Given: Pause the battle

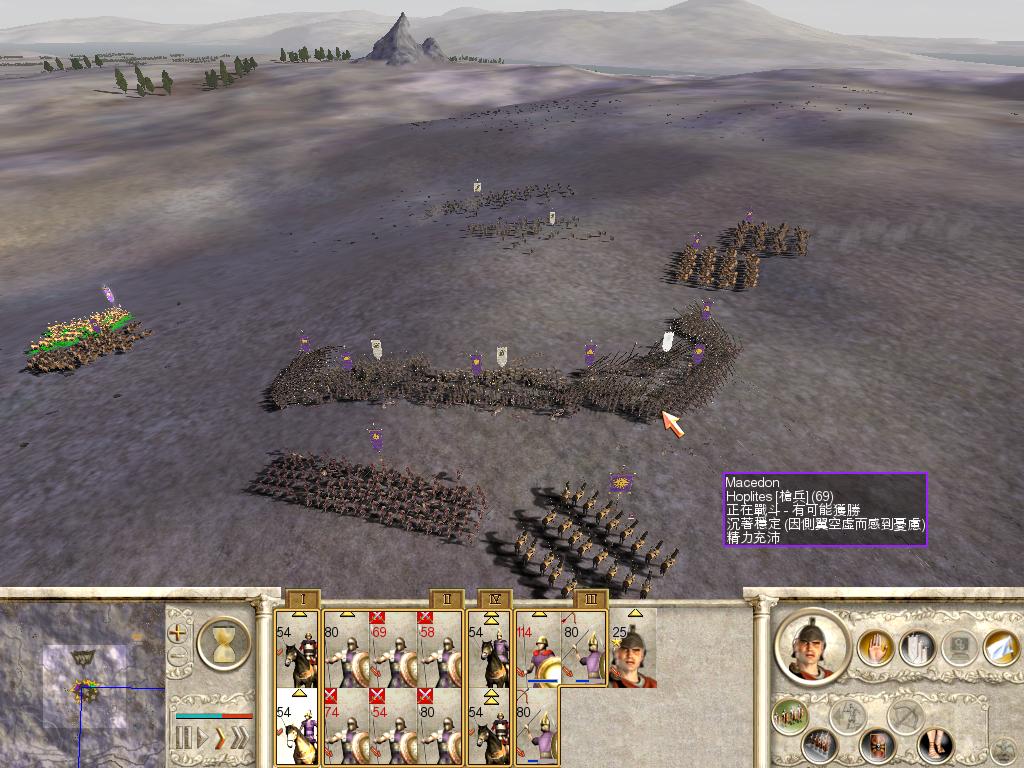Looking at the screenshot, I should pyautogui.click(x=183, y=739).
